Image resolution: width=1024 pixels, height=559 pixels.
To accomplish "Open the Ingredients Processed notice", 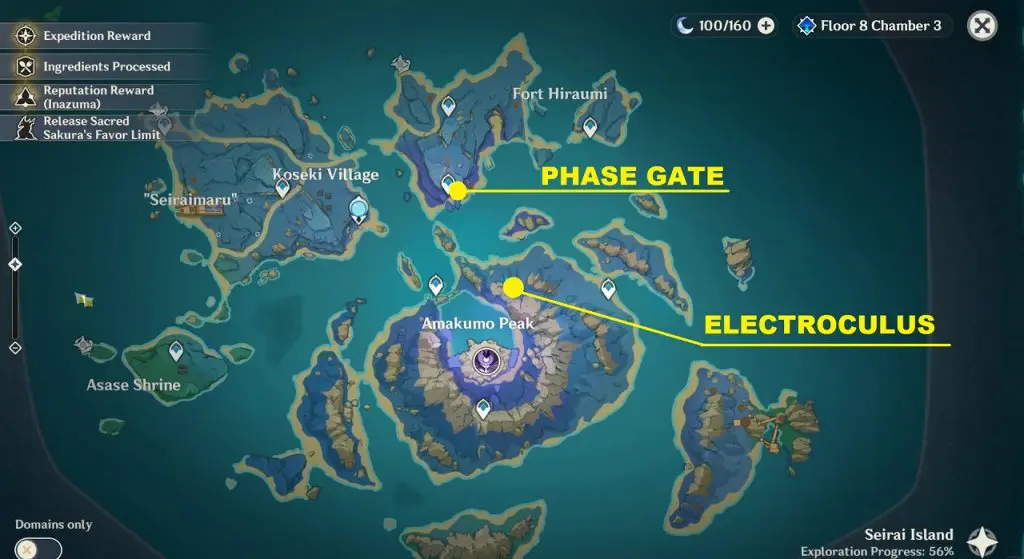I will point(106,67).
